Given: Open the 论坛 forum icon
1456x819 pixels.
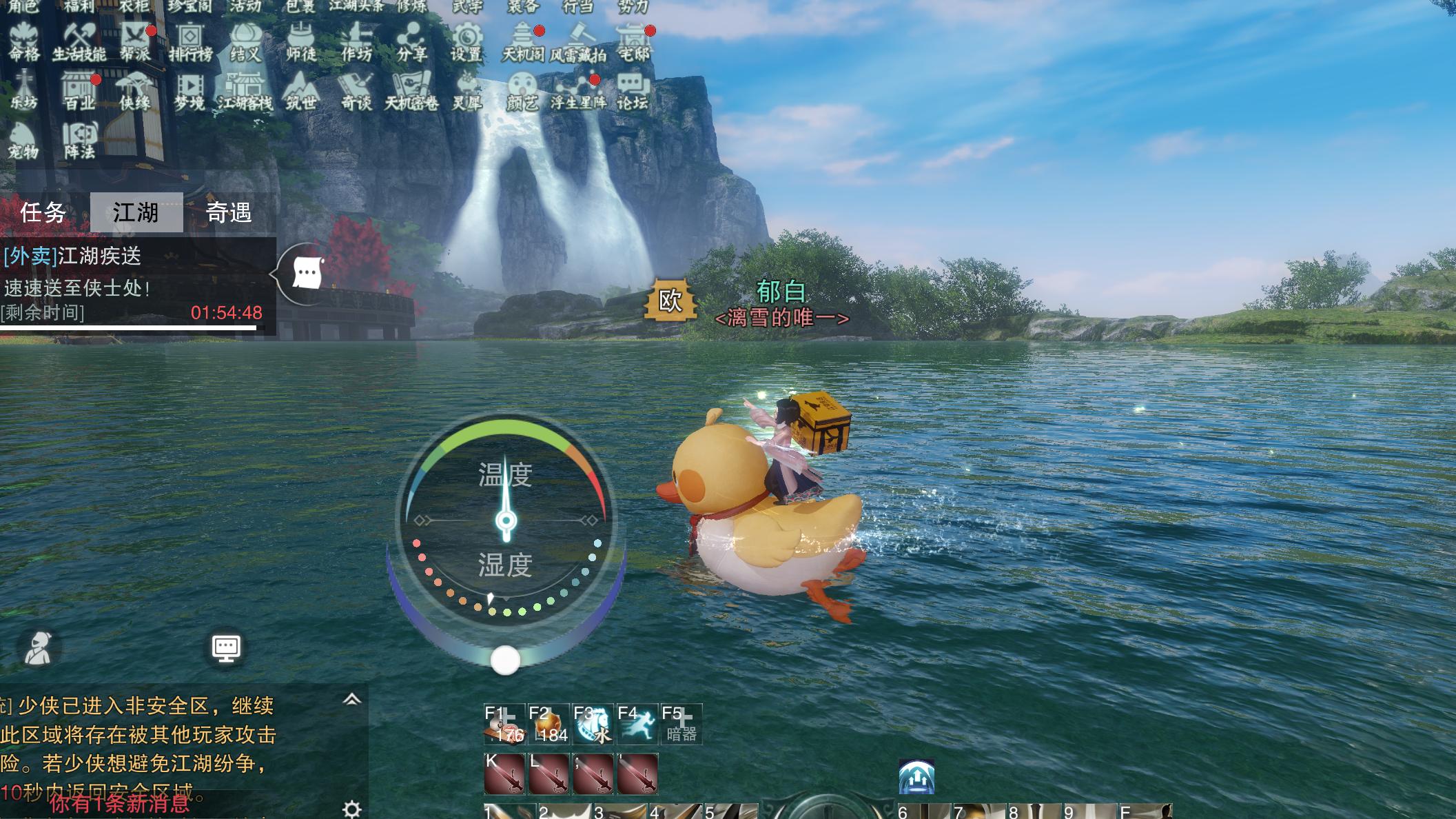Looking at the screenshot, I should point(632,91).
